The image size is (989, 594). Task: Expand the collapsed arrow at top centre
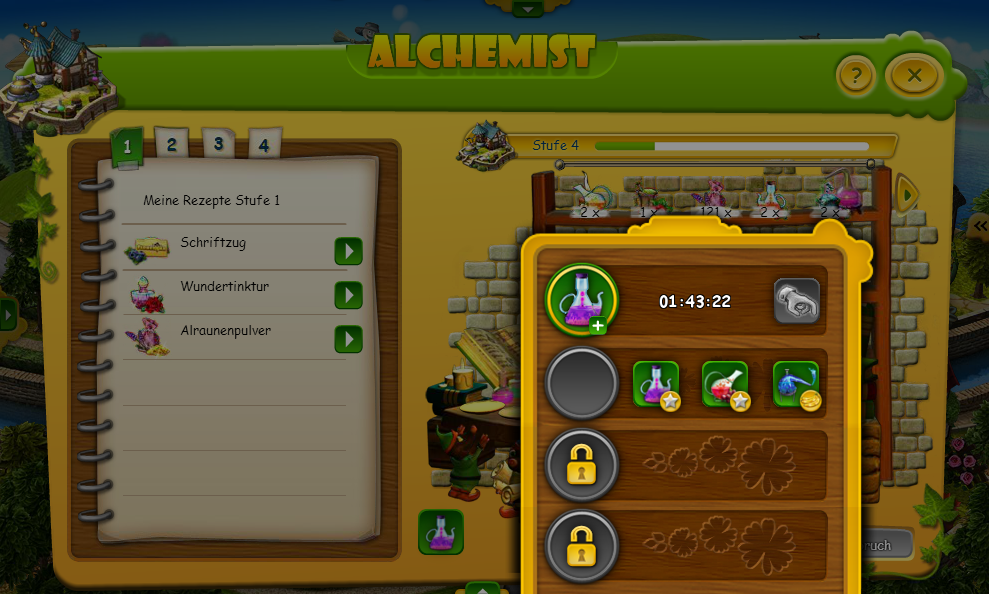coord(527,8)
